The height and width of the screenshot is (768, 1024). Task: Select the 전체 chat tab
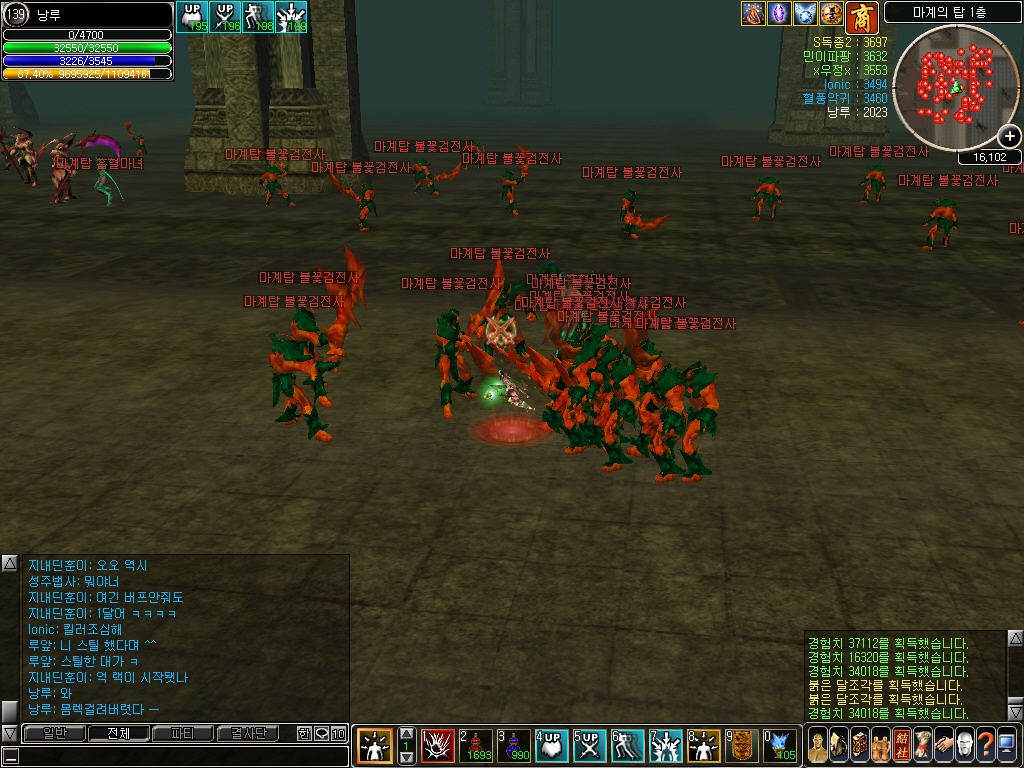point(118,733)
